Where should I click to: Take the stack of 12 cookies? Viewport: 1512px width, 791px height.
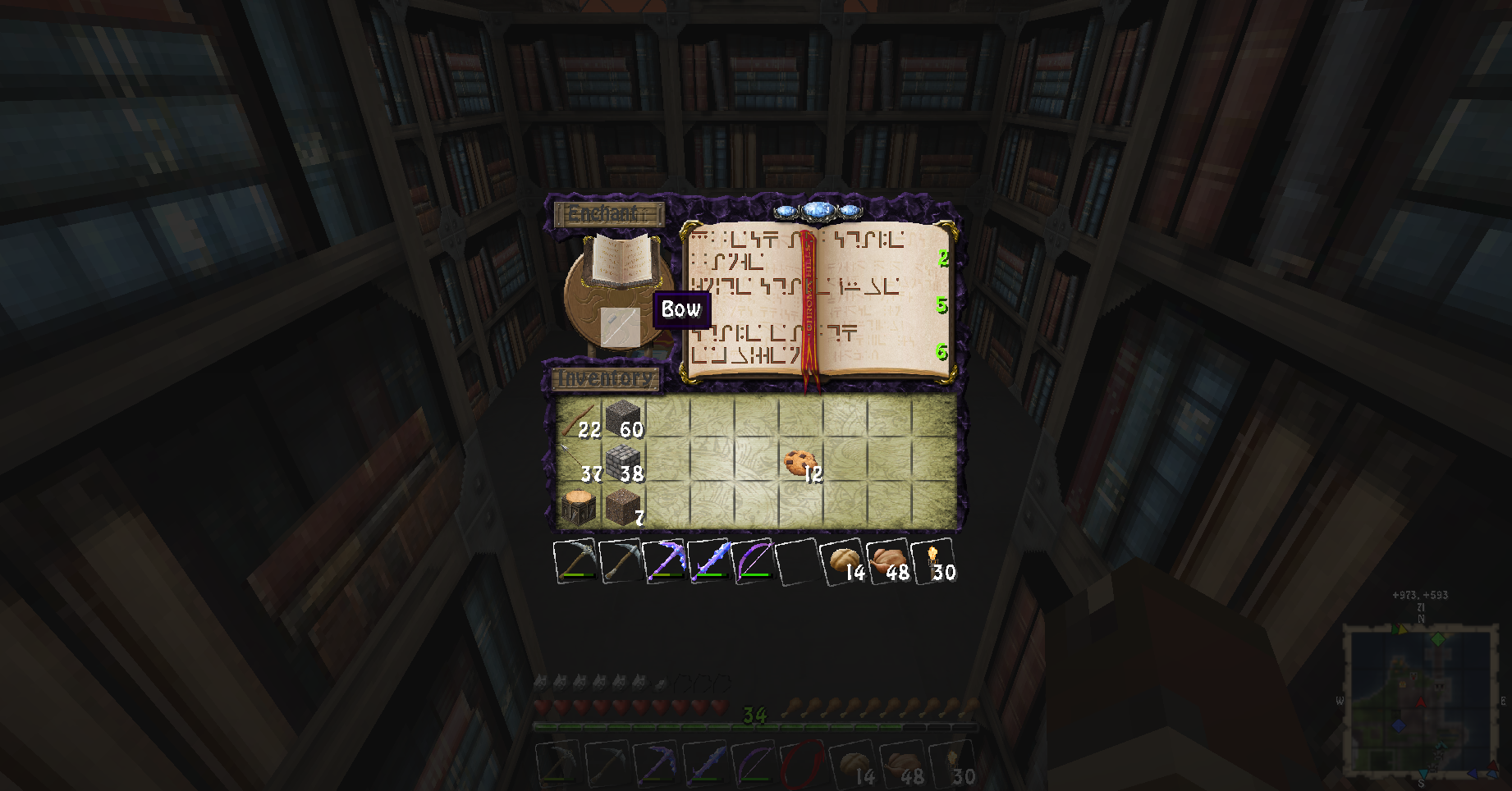800,463
